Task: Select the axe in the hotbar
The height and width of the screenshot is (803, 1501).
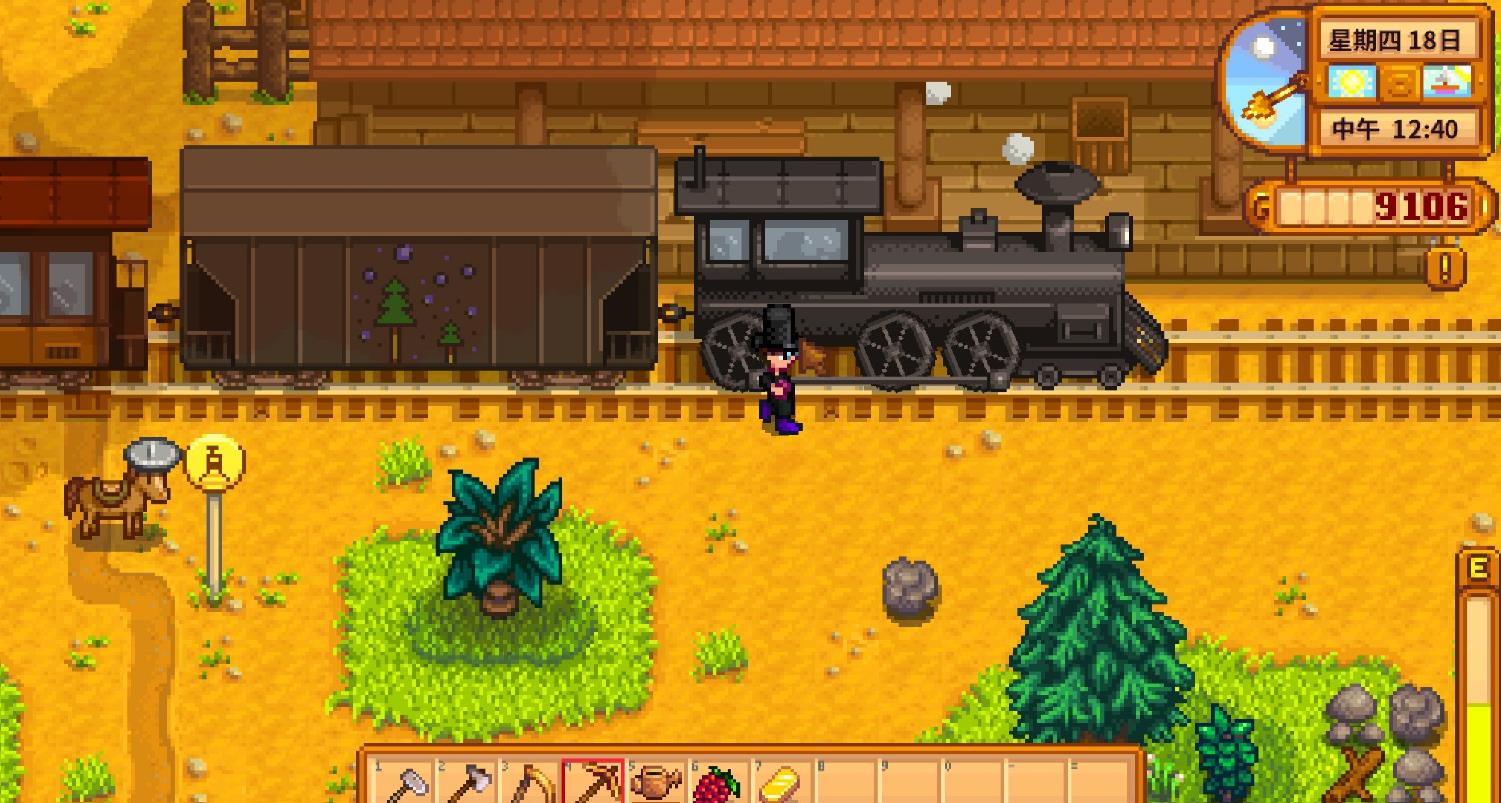Action: click(x=466, y=782)
